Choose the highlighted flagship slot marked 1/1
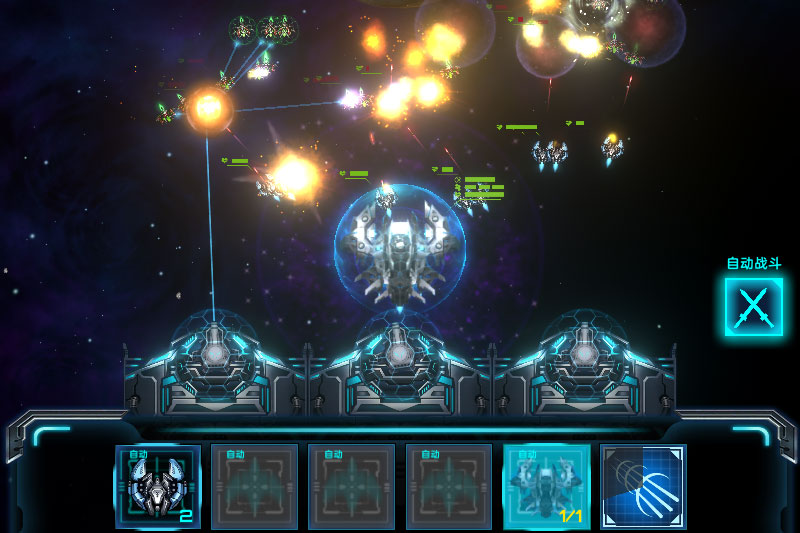Screen dimensions: 800x533 coord(546,486)
